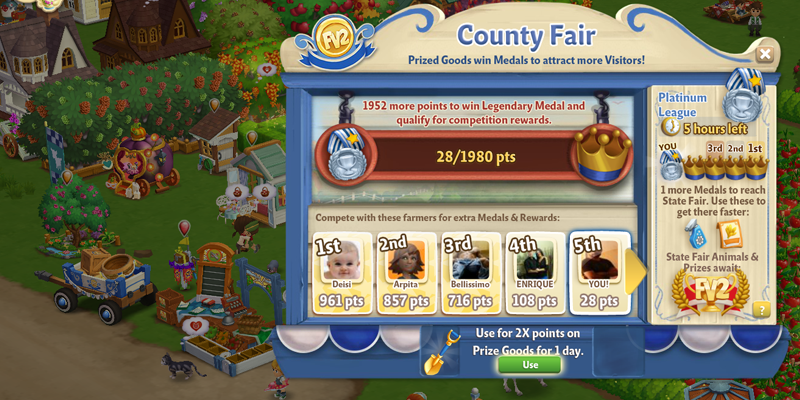Click the golden shovel boost icon
Image resolution: width=800 pixels, height=400 pixels.
pyautogui.click(x=439, y=352)
